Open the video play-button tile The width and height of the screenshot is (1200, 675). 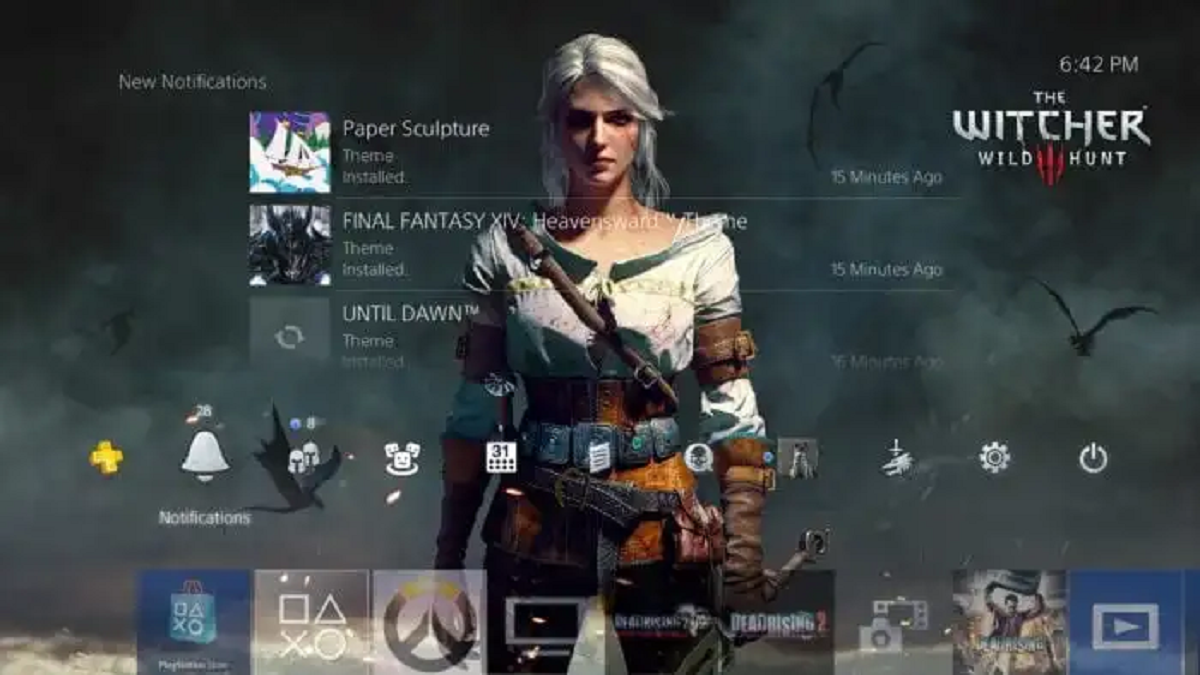[1126, 621]
